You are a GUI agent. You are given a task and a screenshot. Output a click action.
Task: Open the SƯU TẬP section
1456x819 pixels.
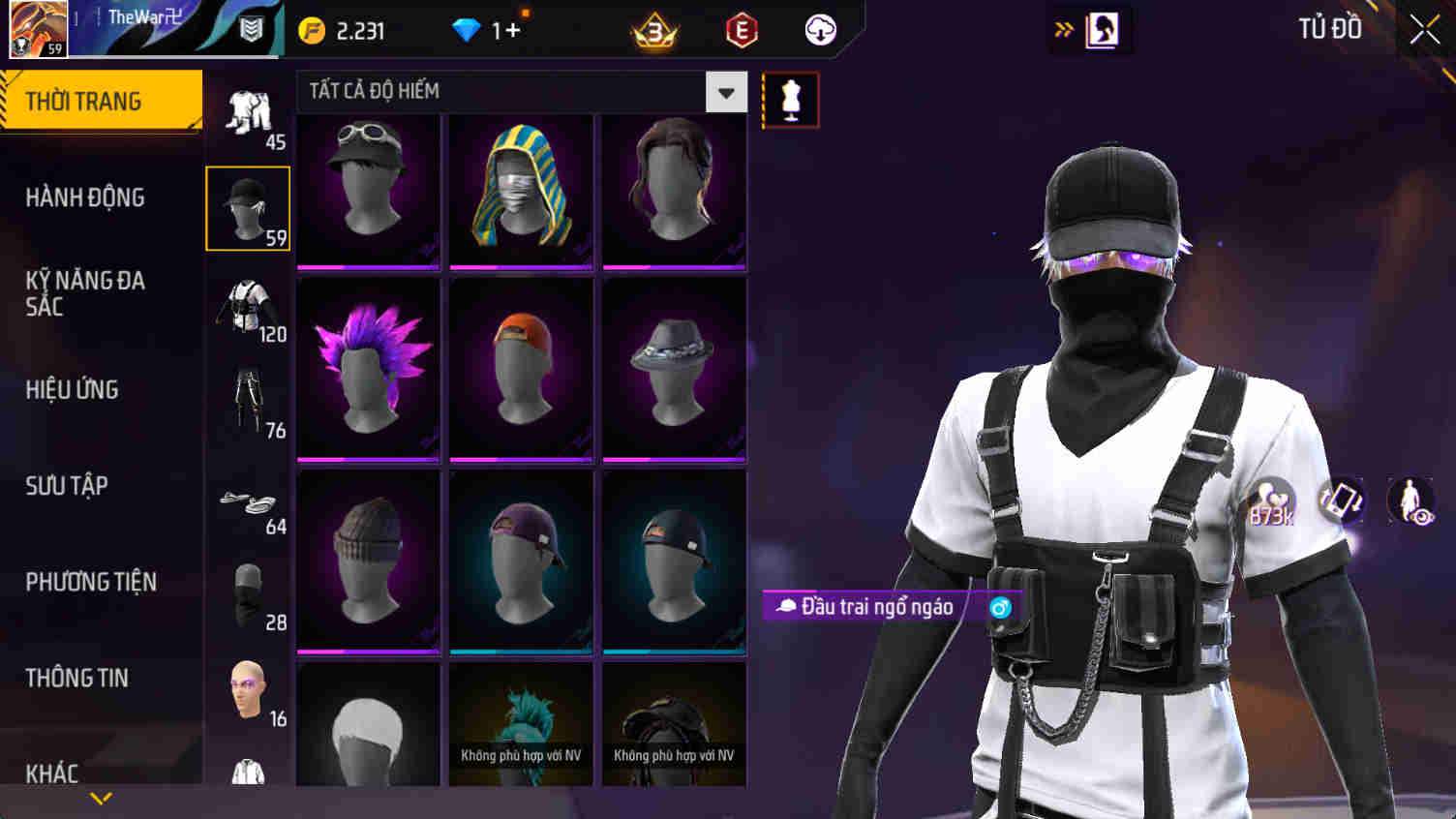pos(66,486)
